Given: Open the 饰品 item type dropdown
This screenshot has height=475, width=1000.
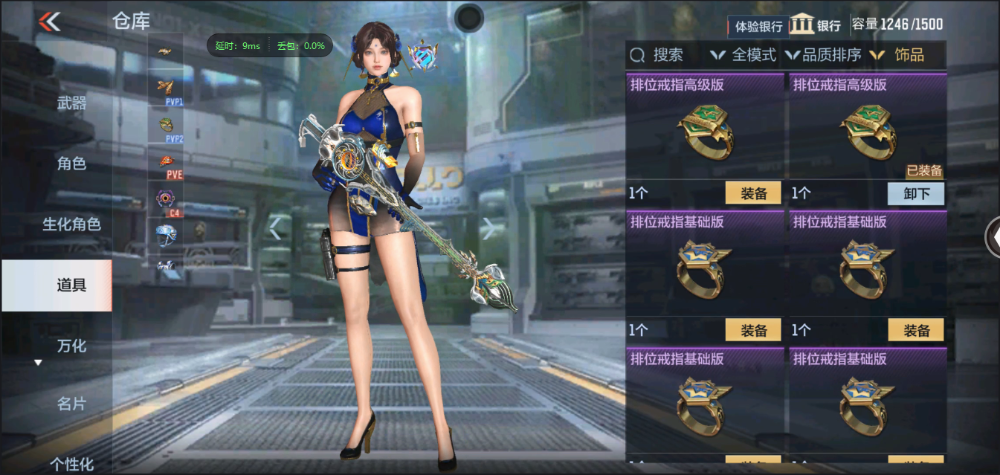Looking at the screenshot, I should [x=906, y=55].
